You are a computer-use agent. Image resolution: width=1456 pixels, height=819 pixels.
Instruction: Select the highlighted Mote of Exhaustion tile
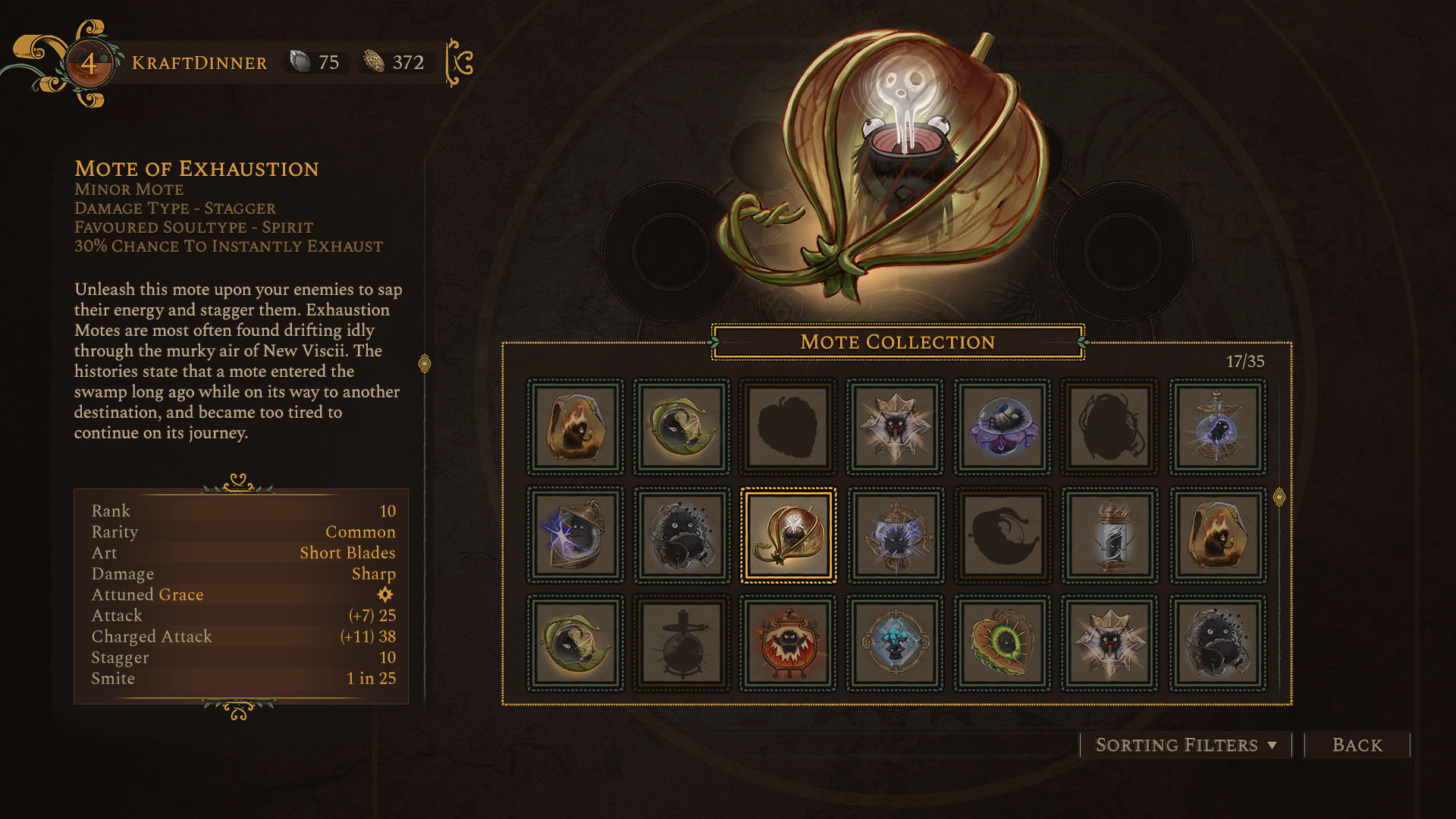click(789, 535)
